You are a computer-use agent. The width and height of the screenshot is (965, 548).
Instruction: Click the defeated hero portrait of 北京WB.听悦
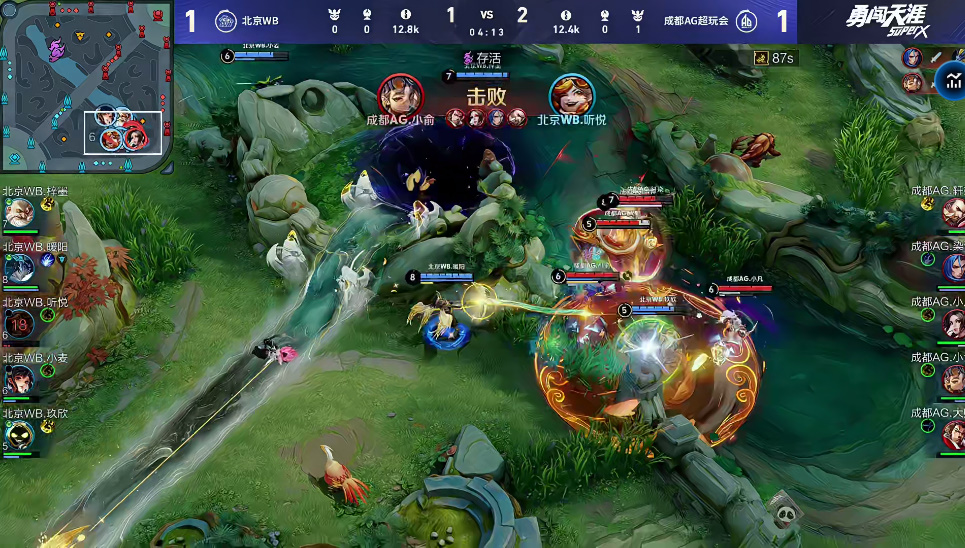tap(571, 95)
